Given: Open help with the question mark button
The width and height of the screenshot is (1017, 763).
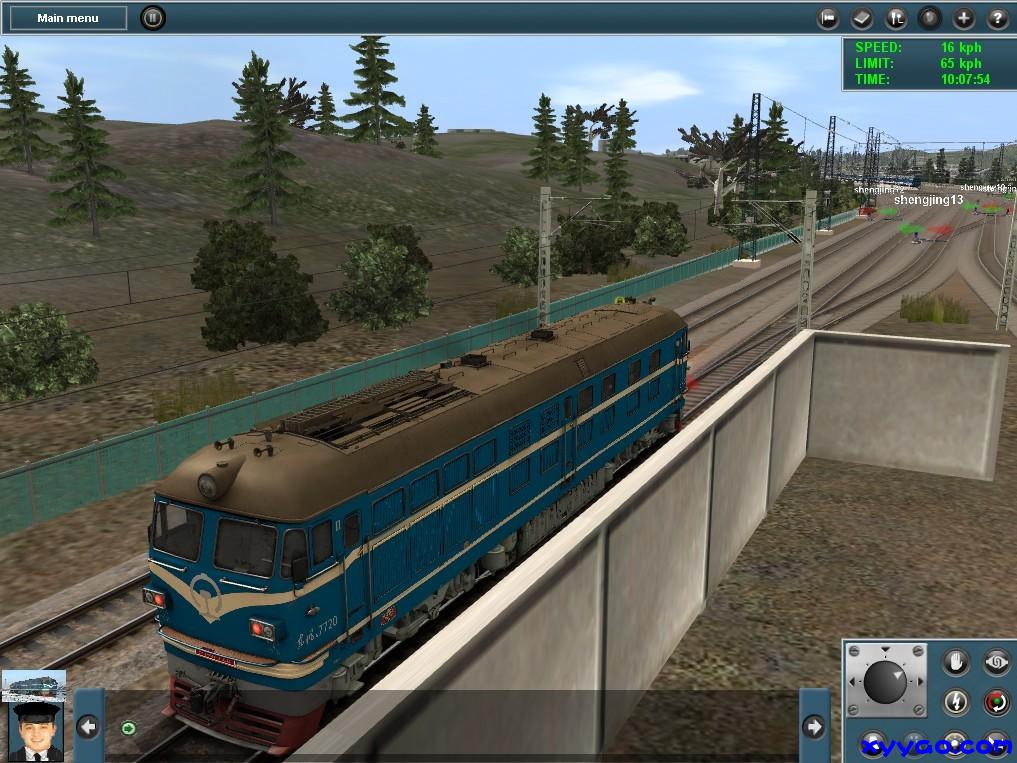Looking at the screenshot, I should 997,18.
